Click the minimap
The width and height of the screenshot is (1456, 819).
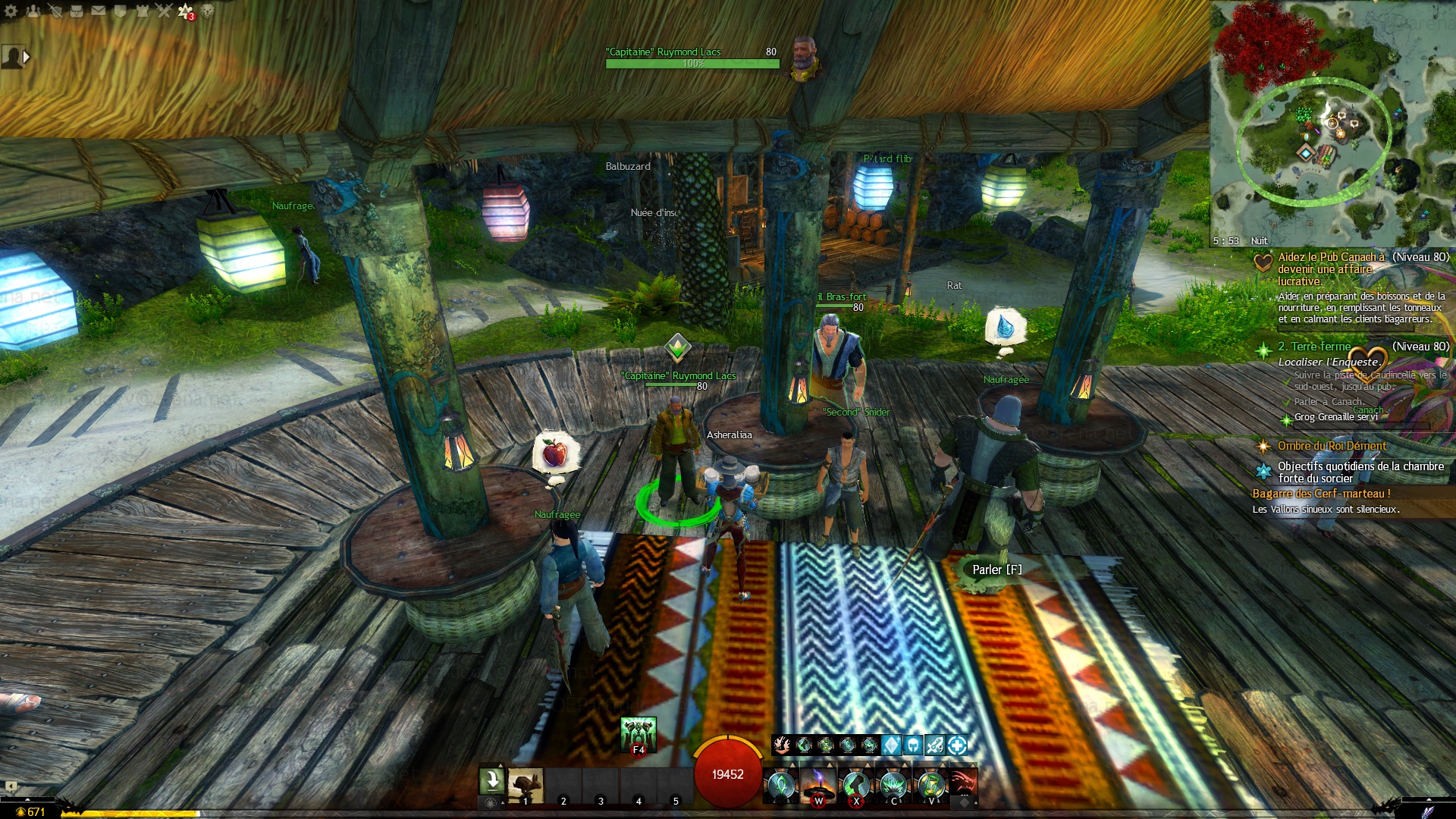coord(1332,123)
